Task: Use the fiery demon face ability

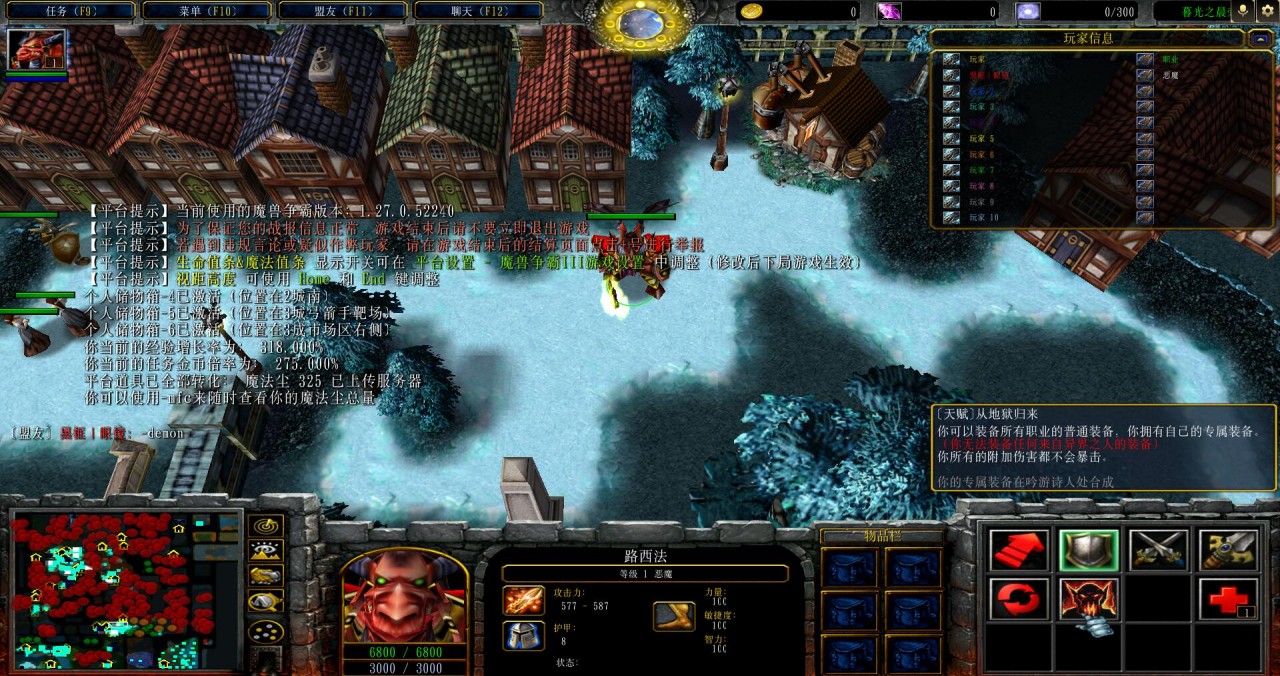Action: (1089, 599)
